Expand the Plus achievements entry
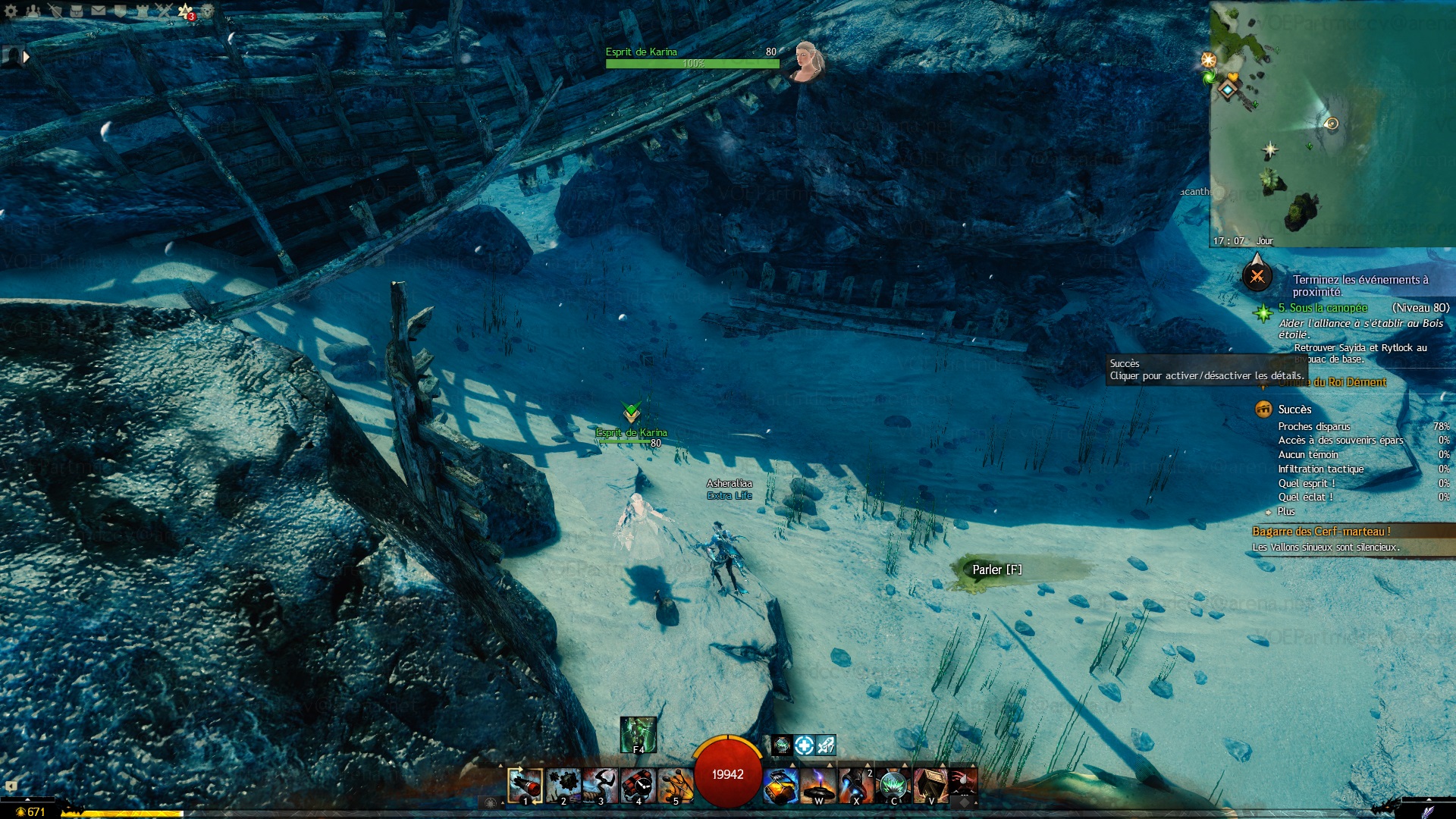 pos(1285,512)
